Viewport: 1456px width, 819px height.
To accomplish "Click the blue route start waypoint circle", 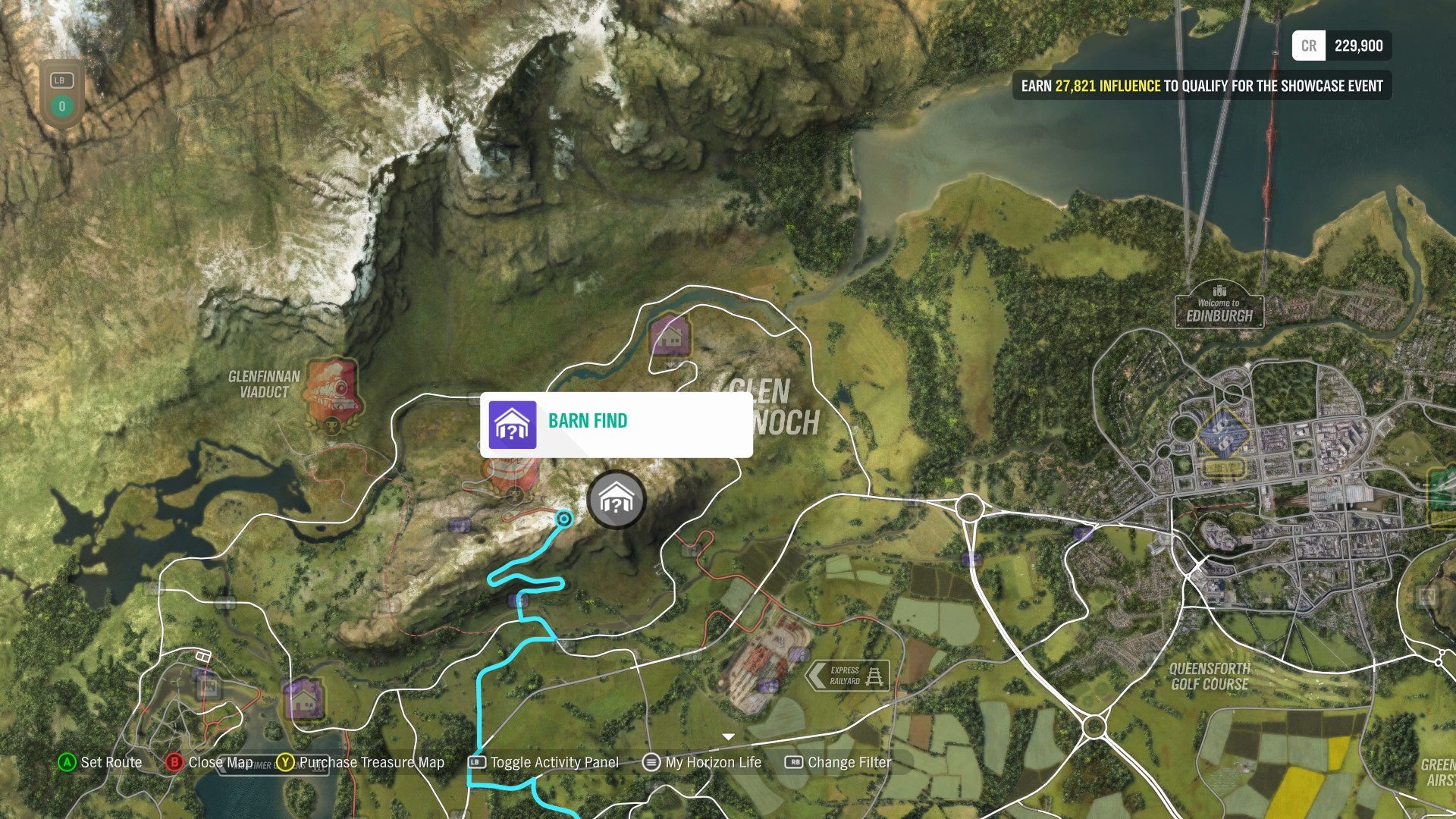I will click(x=563, y=519).
